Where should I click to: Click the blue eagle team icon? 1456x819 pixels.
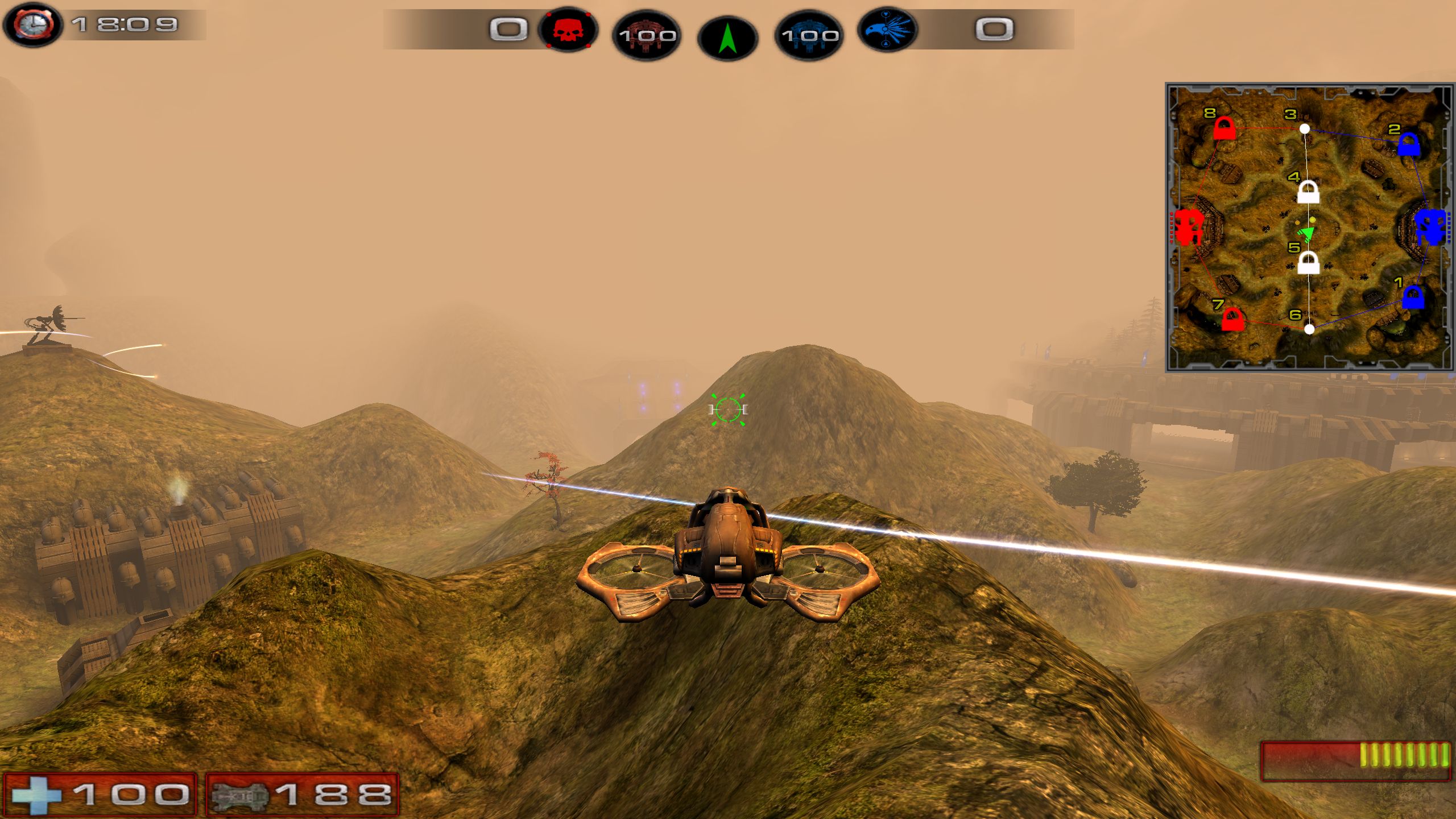(888, 31)
